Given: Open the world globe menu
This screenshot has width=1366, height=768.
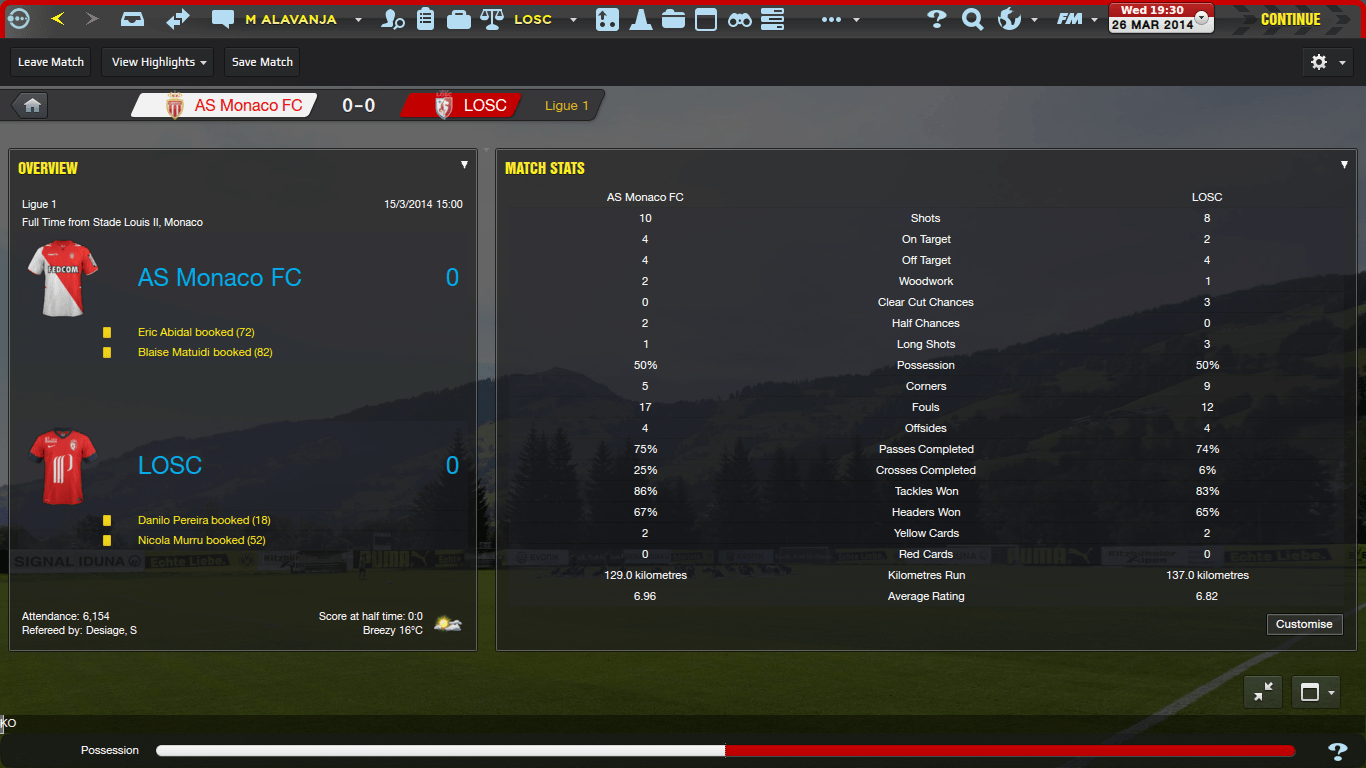Looking at the screenshot, I should [1010, 19].
